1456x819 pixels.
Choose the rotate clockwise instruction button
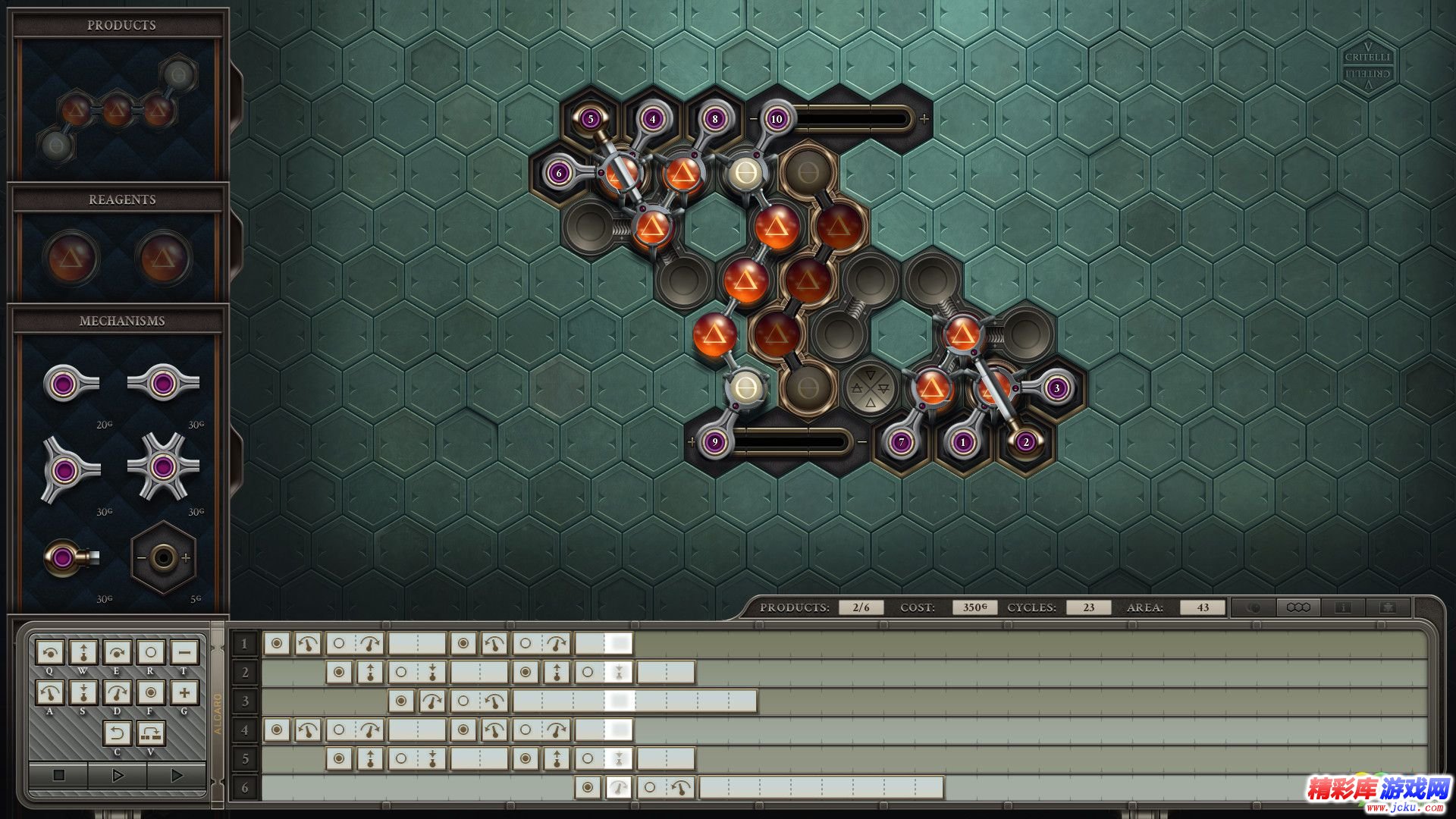click(x=117, y=652)
